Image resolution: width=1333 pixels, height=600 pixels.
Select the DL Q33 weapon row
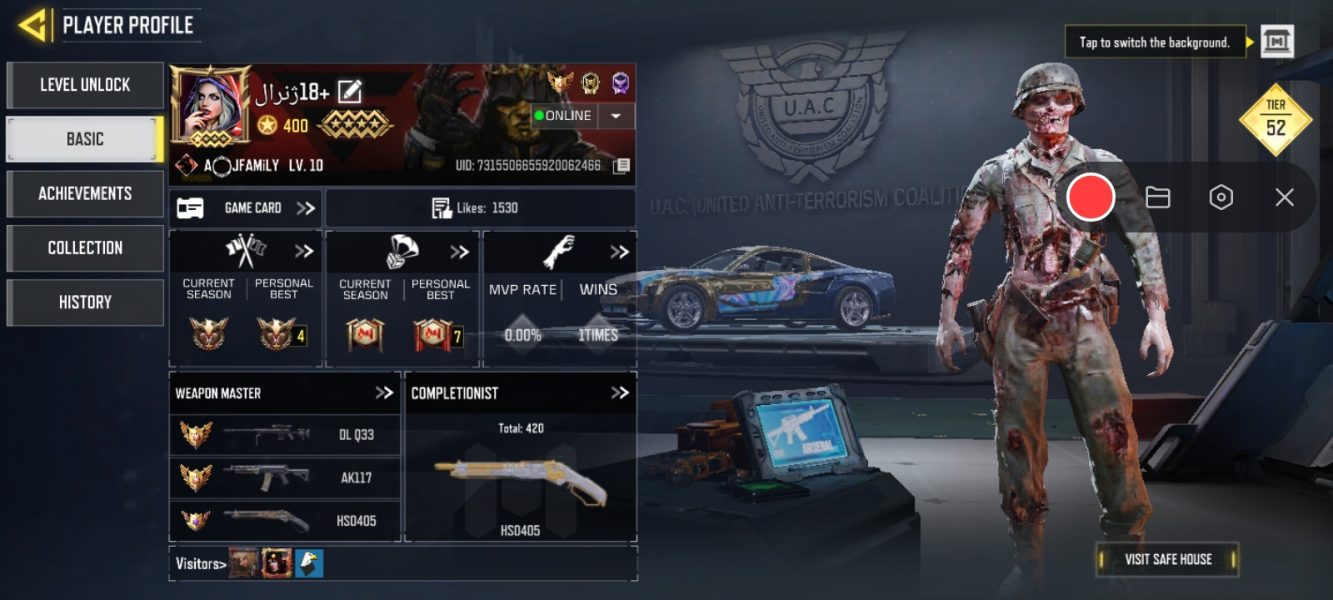[x=285, y=435]
